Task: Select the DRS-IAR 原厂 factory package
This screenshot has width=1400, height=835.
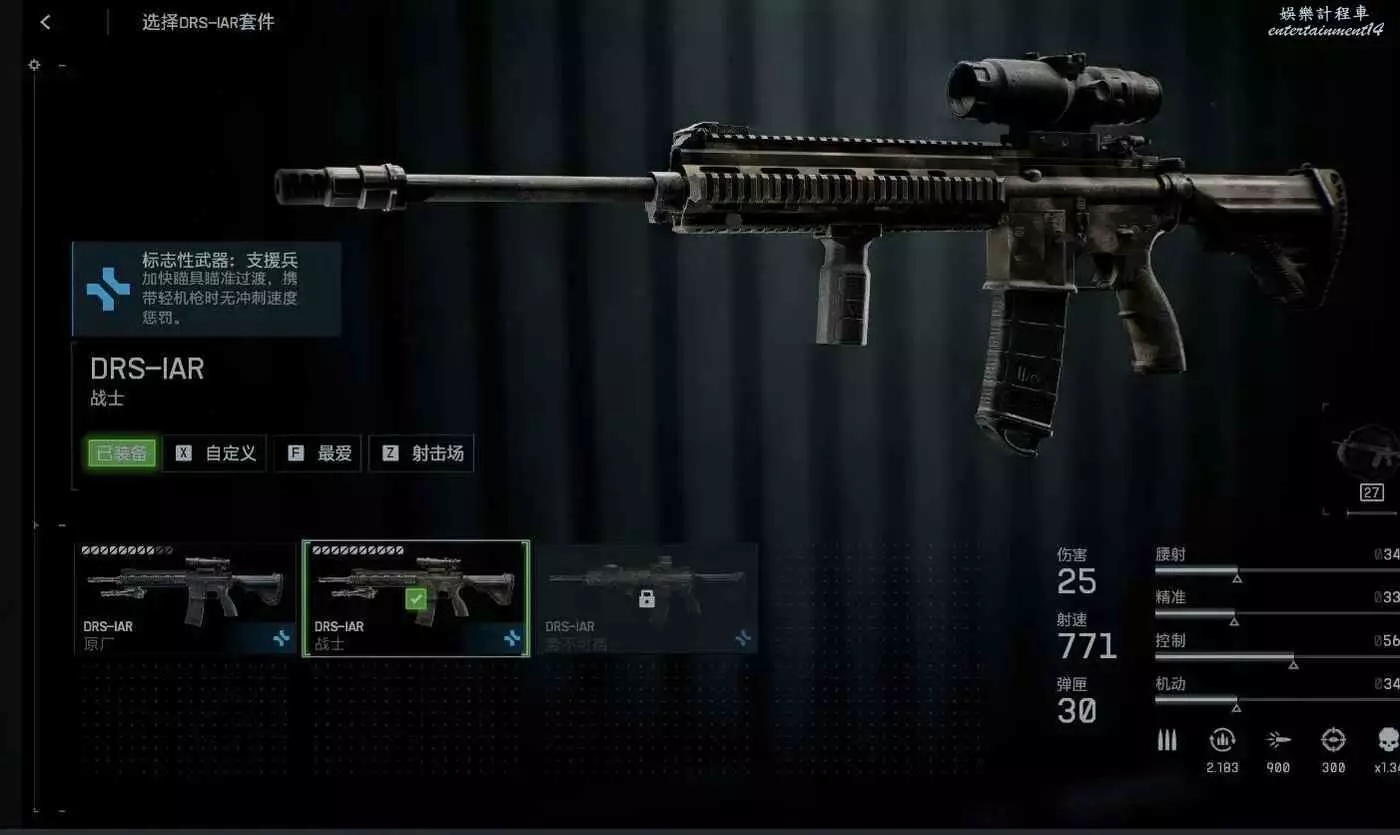Action: (185, 597)
